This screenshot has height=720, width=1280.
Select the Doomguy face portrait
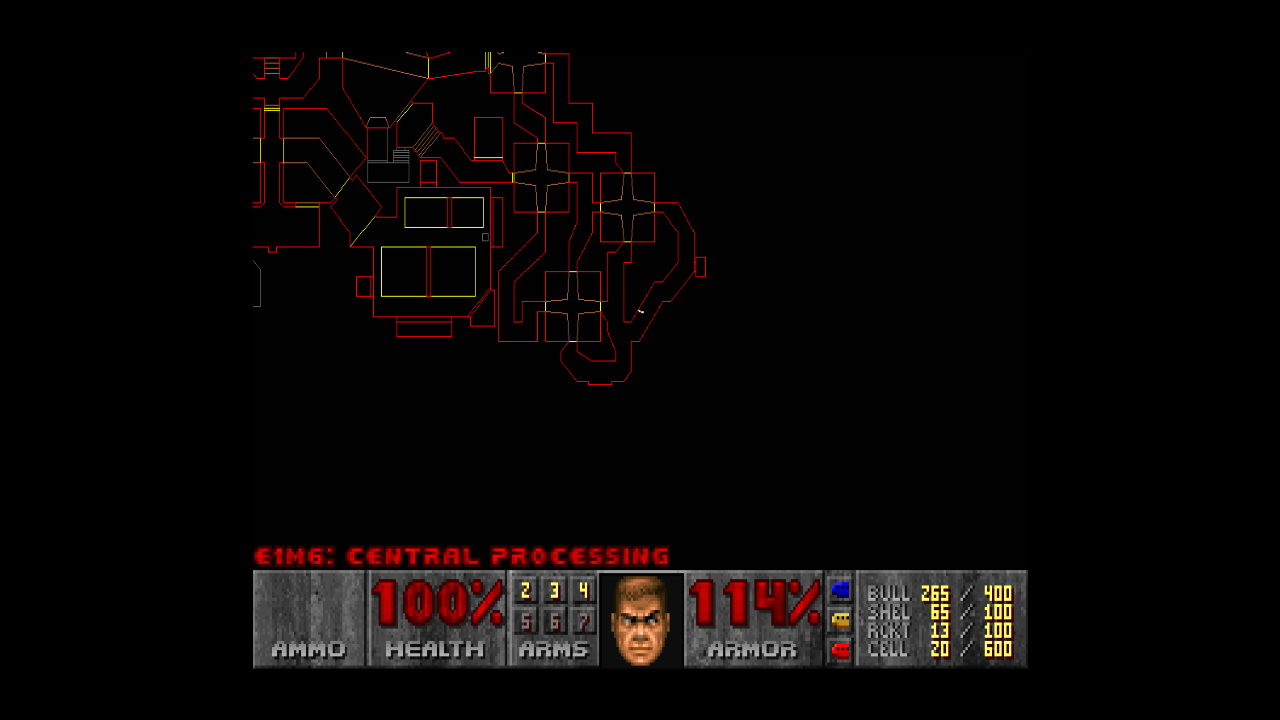click(x=640, y=618)
